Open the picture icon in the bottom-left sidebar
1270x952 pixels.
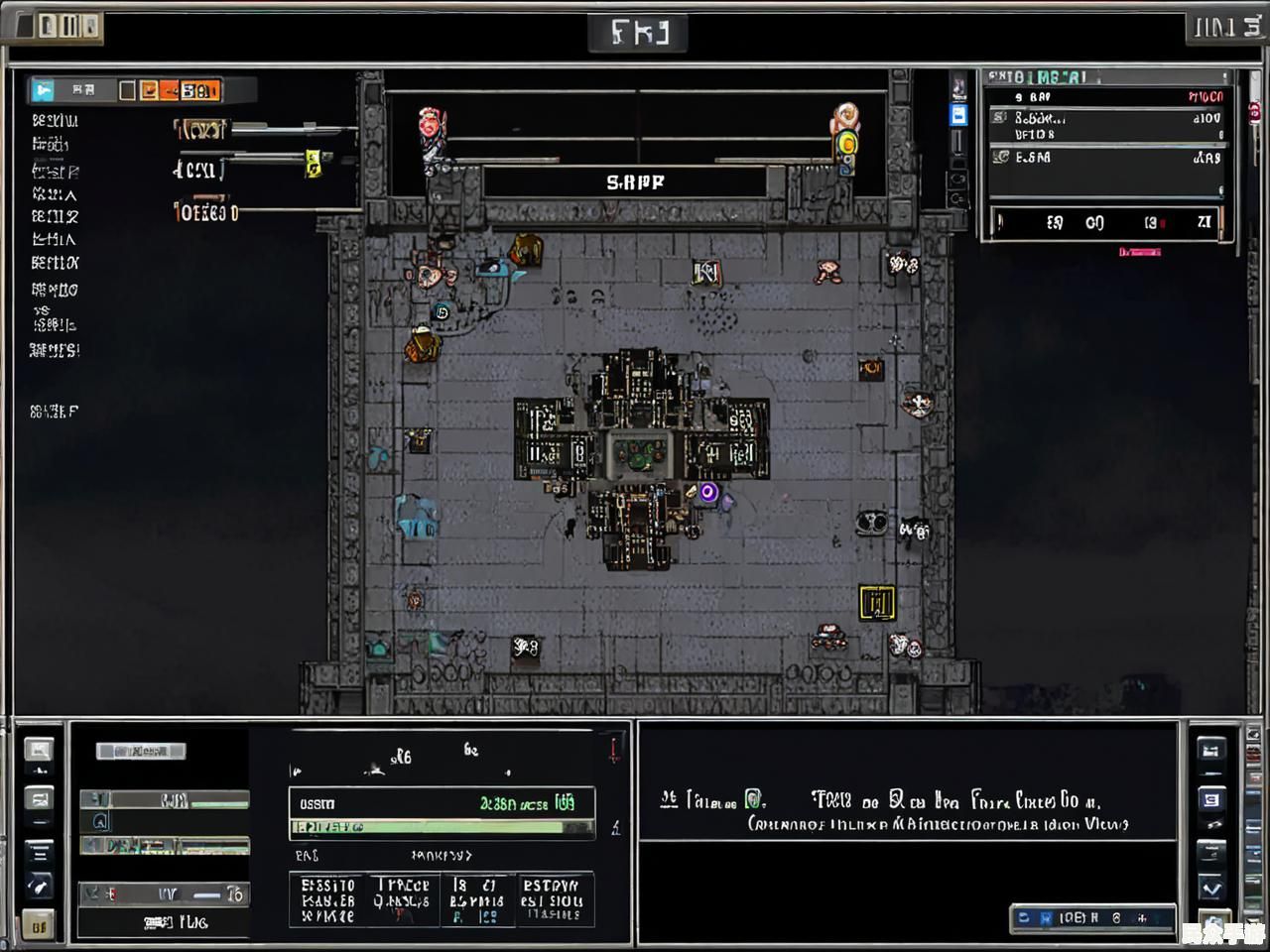(39, 751)
